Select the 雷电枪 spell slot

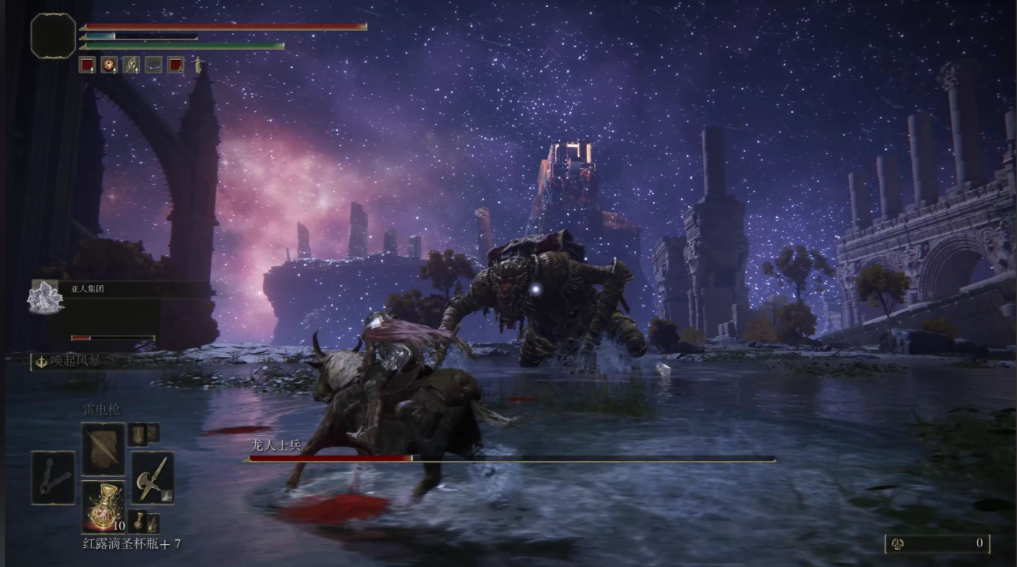(x=103, y=448)
